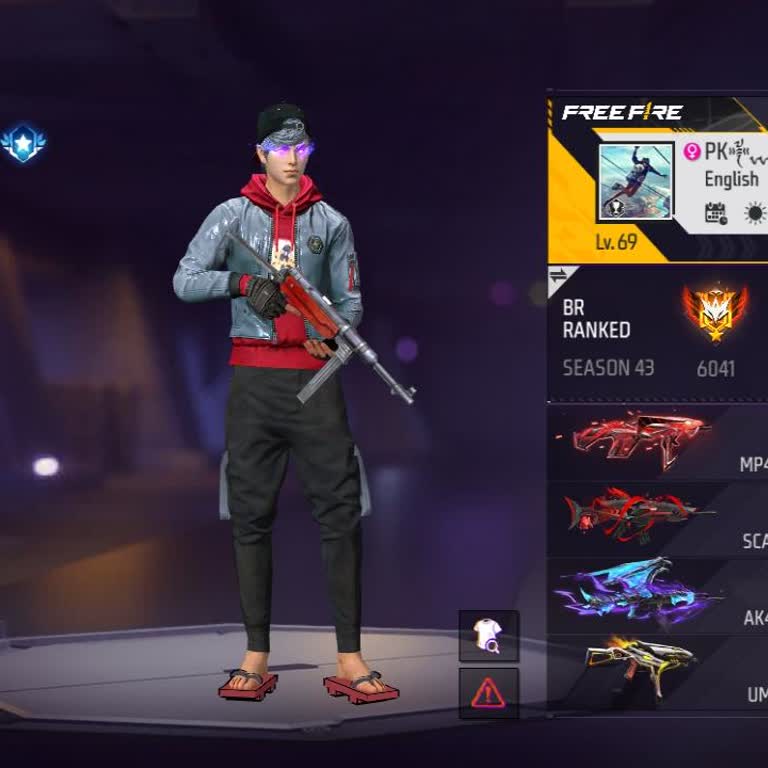This screenshot has height=768, width=768.
Task: Pick the blue-purple AK47 skin
Action: click(x=640, y=593)
